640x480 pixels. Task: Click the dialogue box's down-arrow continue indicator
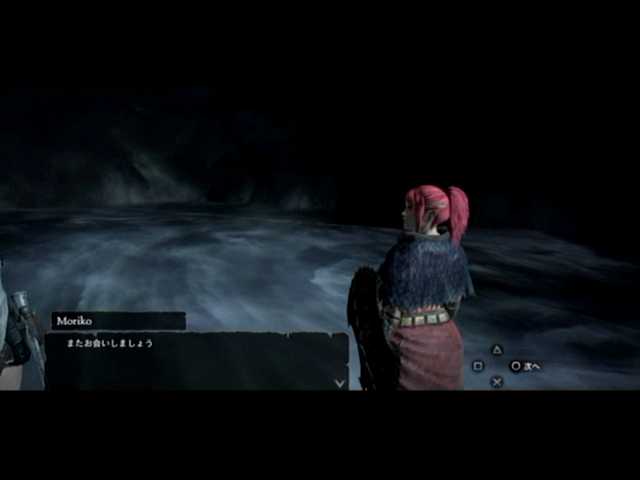pyautogui.click(x=339, y=382)
